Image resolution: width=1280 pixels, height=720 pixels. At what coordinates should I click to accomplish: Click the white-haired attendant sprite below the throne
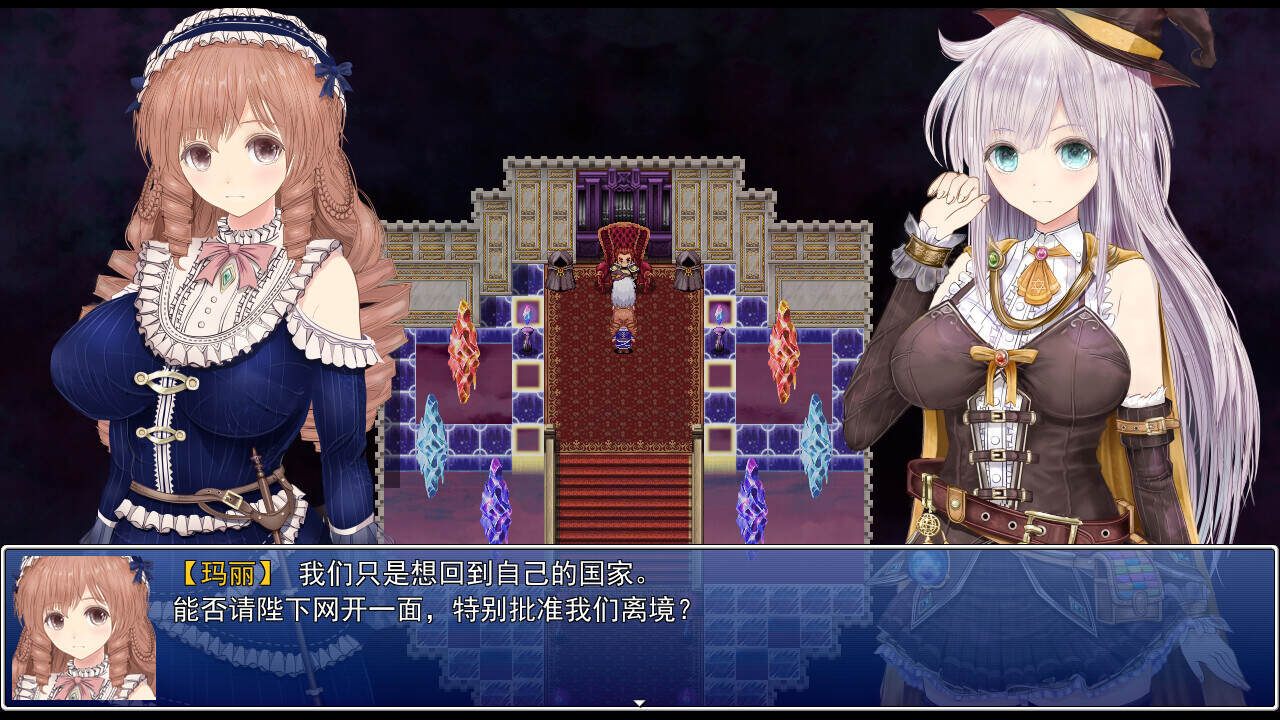point(622,299)
